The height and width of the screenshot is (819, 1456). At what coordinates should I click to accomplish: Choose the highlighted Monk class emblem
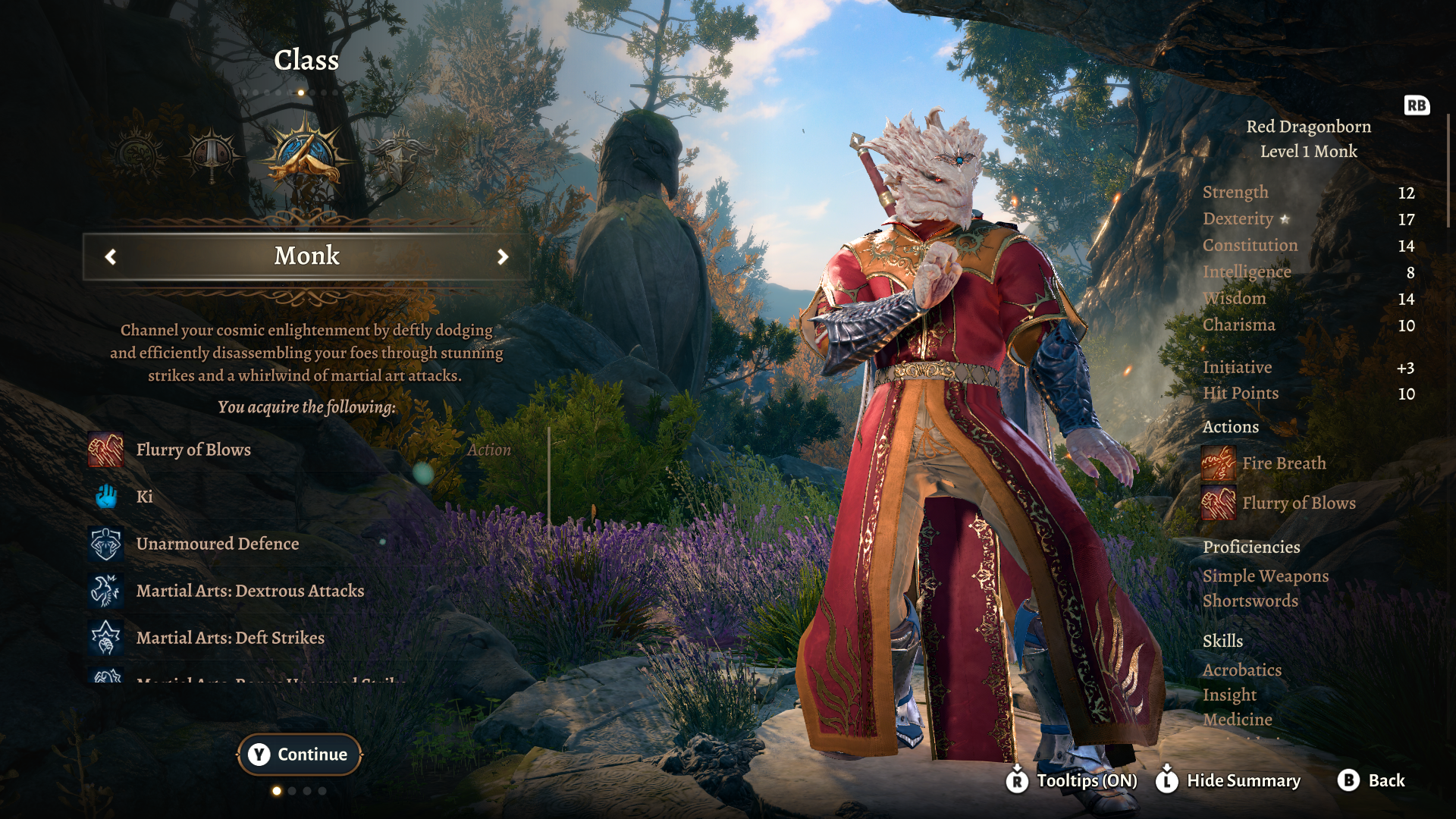[x=306, y=154]
